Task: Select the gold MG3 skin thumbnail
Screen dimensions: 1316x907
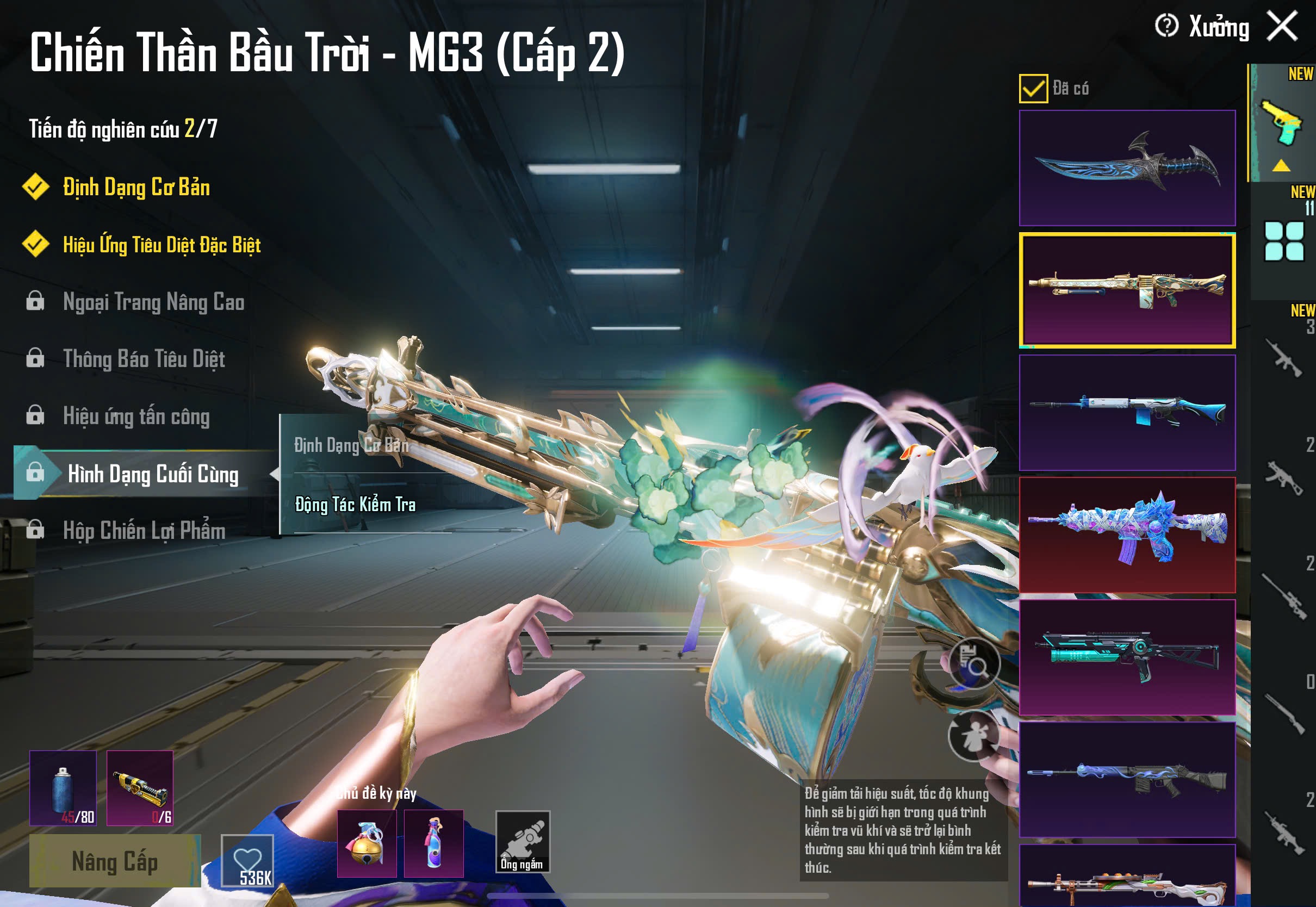Action: pos(1127,290)
